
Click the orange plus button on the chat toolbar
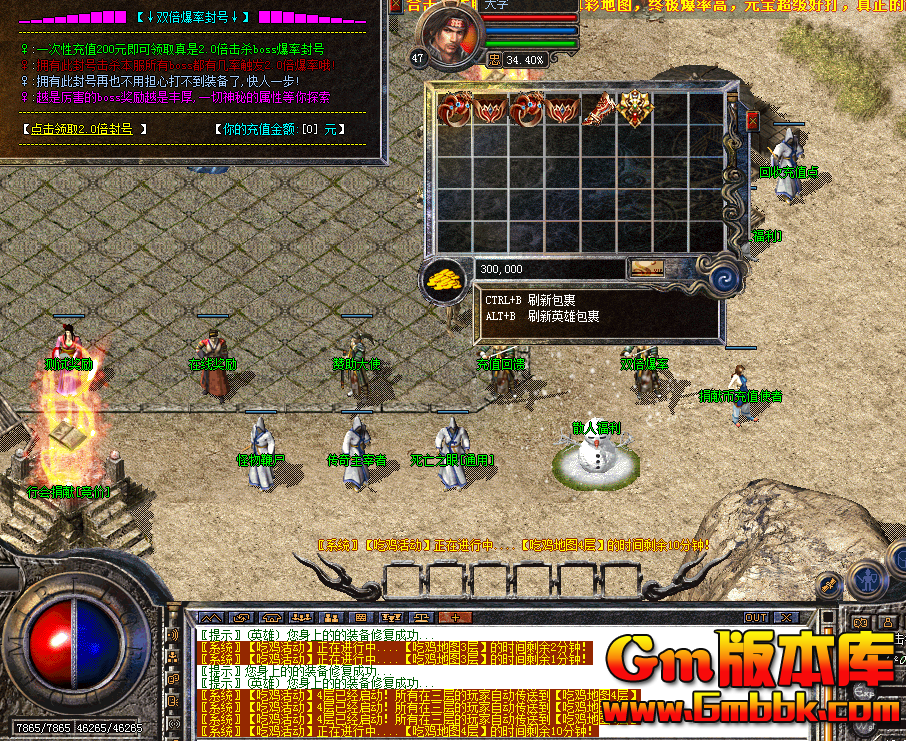click(x=454, y=617)
